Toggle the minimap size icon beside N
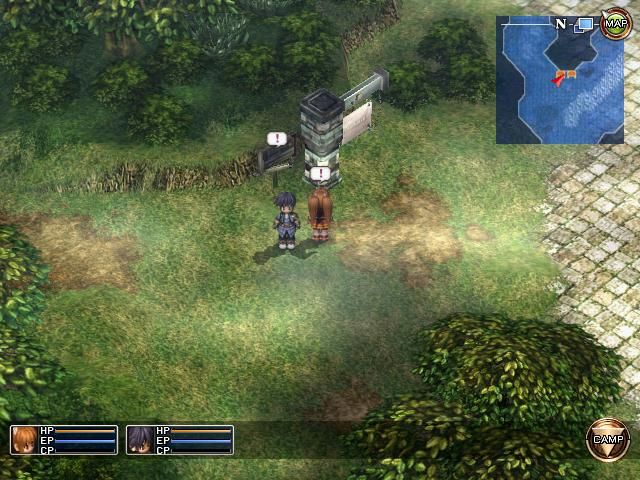This screenshot has height=480, width=640. click(585, 22)
